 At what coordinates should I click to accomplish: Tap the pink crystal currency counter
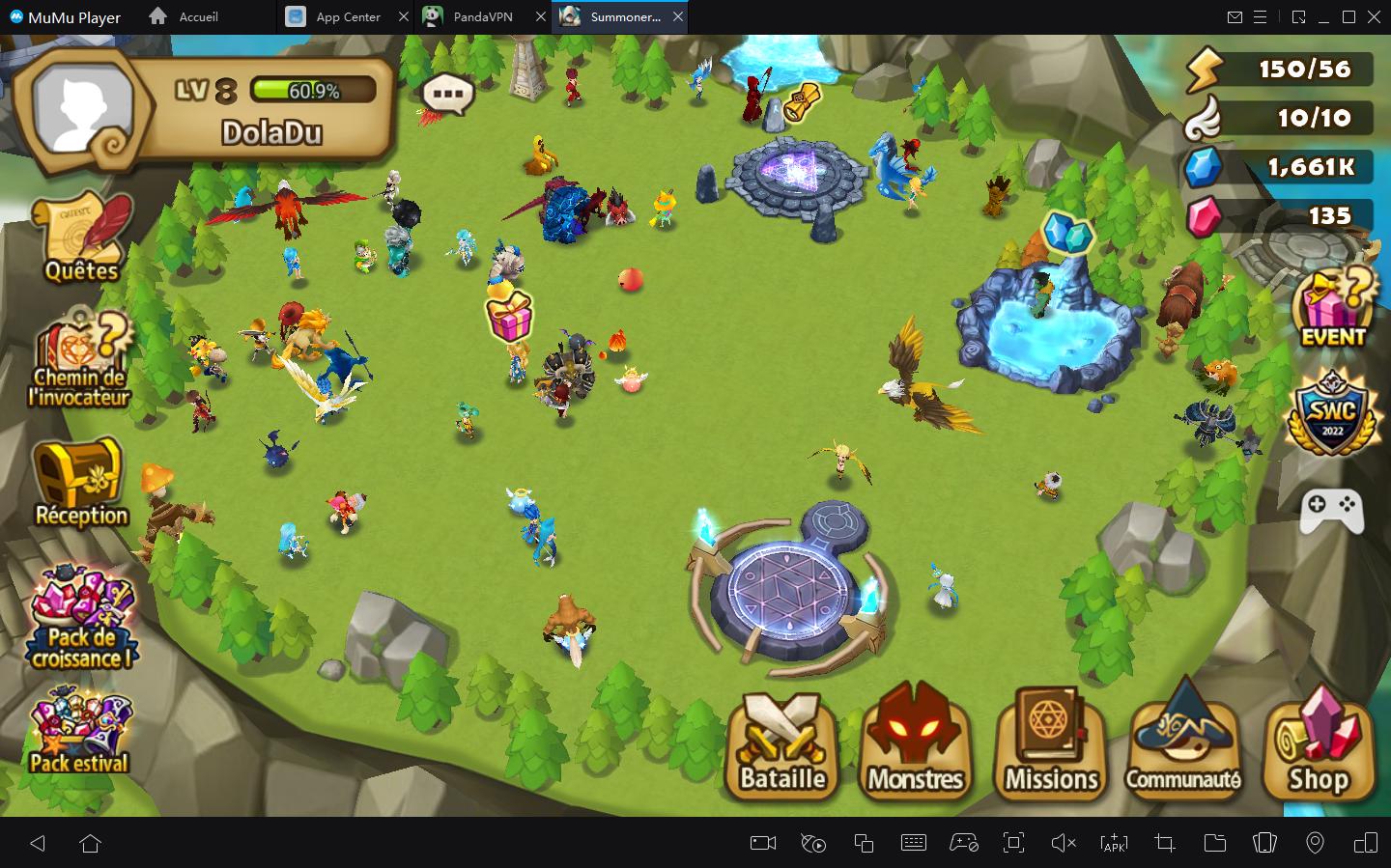click(x=1280, y=215)
